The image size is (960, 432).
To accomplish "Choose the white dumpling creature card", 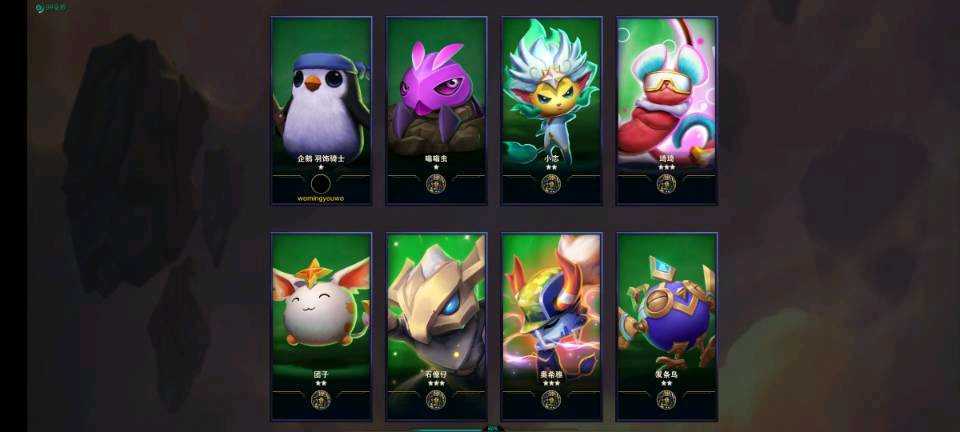I will tap(321, 324).
